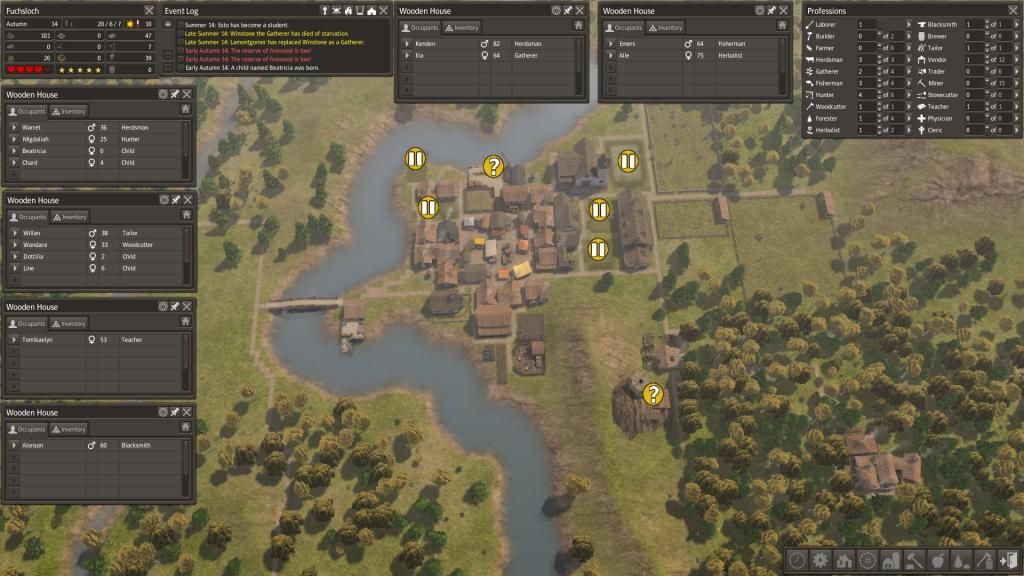Toggle the skull death filter in Event Log

(x=336, y=11)
